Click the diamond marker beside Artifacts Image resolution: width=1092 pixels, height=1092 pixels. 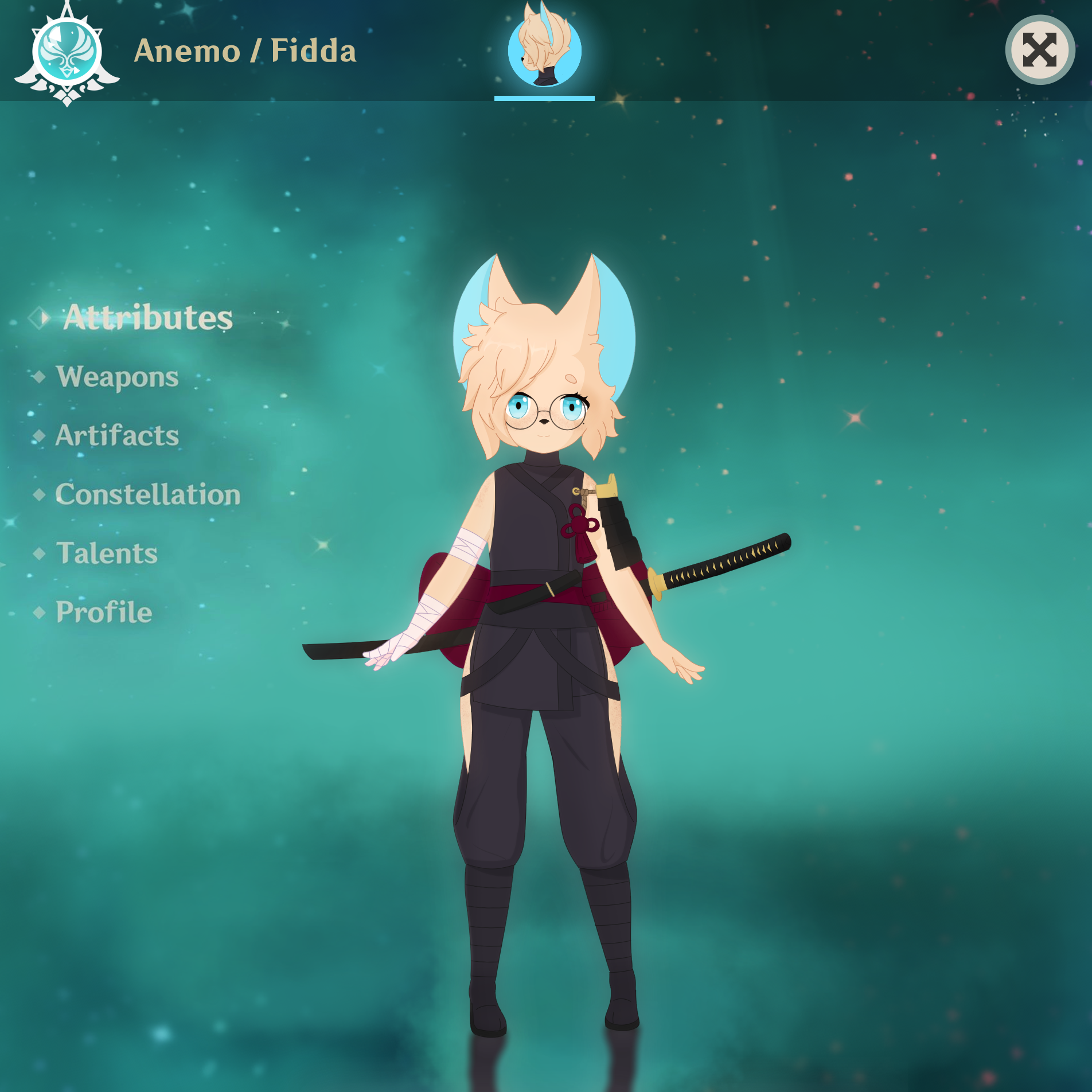pos(40,436)
